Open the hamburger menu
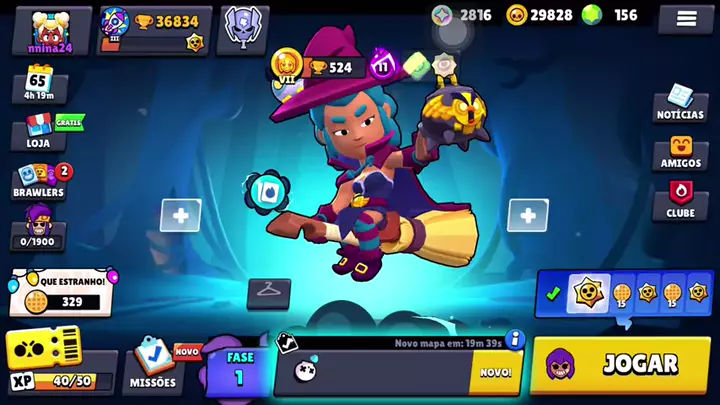 click(686, 19)
